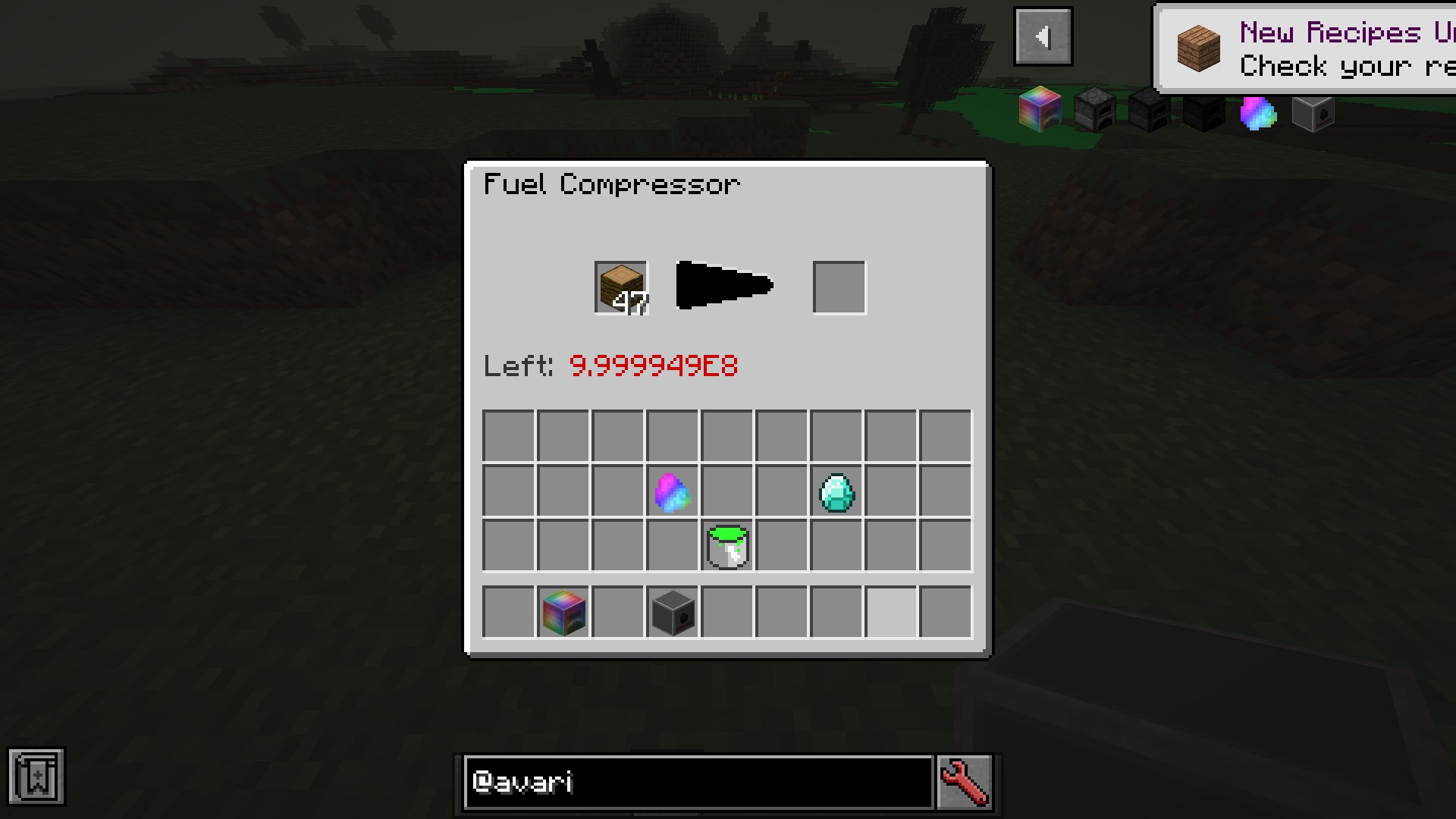Choose the rainbow block in the hotbar

point(563,611)
